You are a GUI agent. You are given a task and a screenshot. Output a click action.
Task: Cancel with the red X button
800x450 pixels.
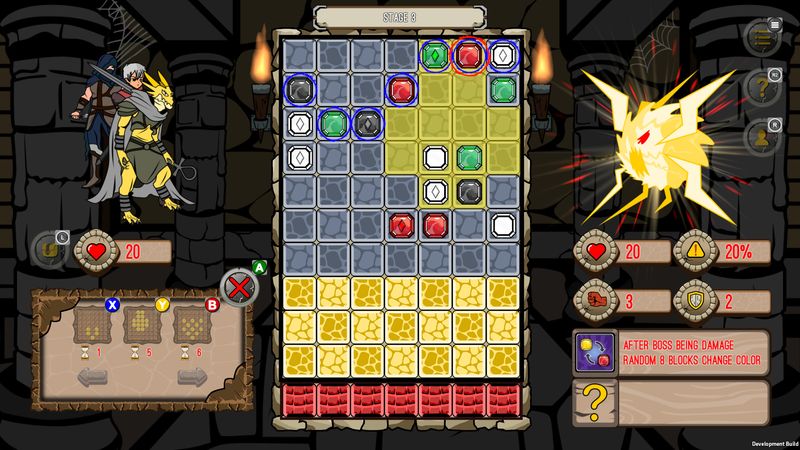[238, 288]
